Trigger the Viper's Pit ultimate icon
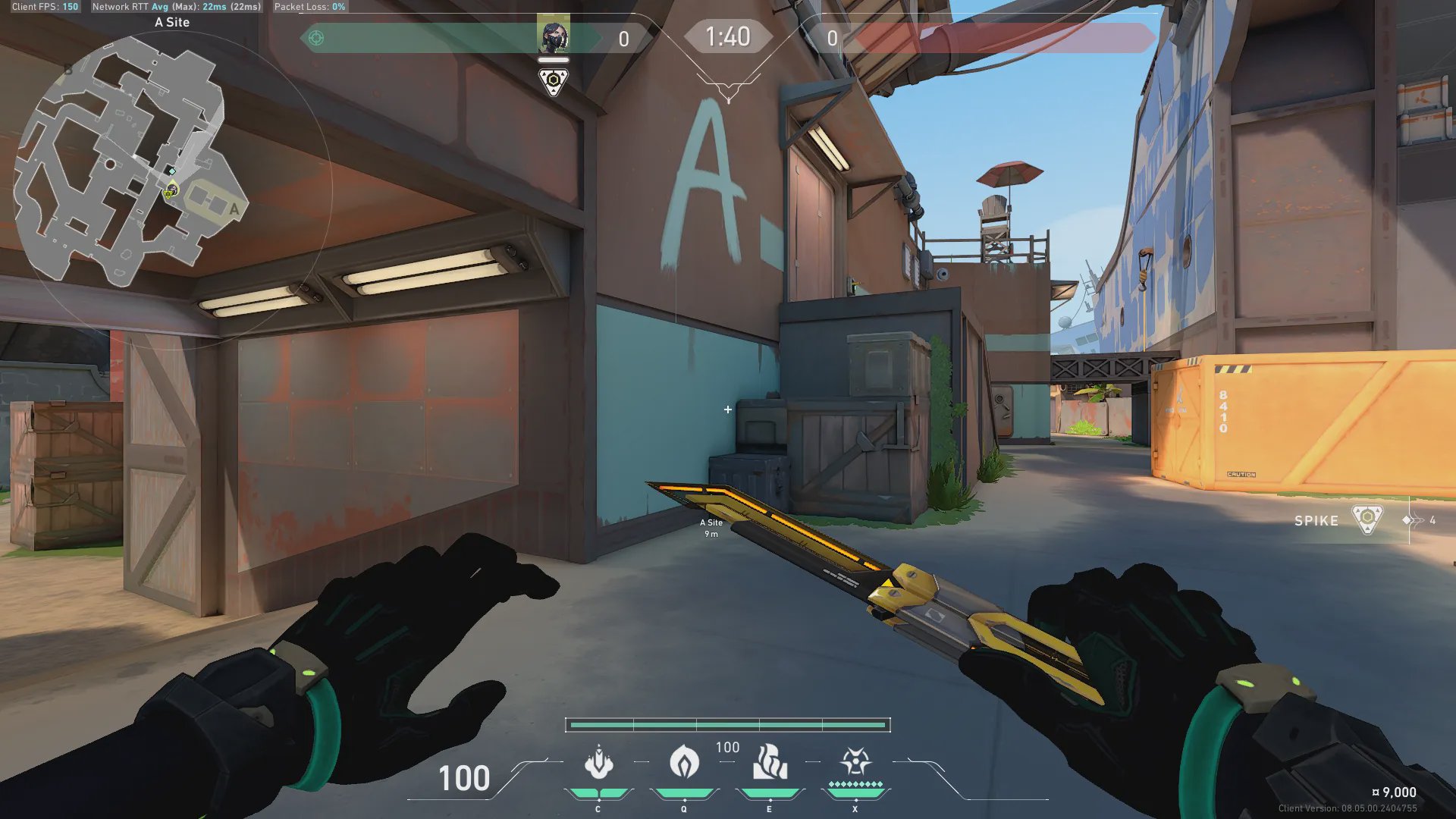1456x819 pixels. (855, 761)
